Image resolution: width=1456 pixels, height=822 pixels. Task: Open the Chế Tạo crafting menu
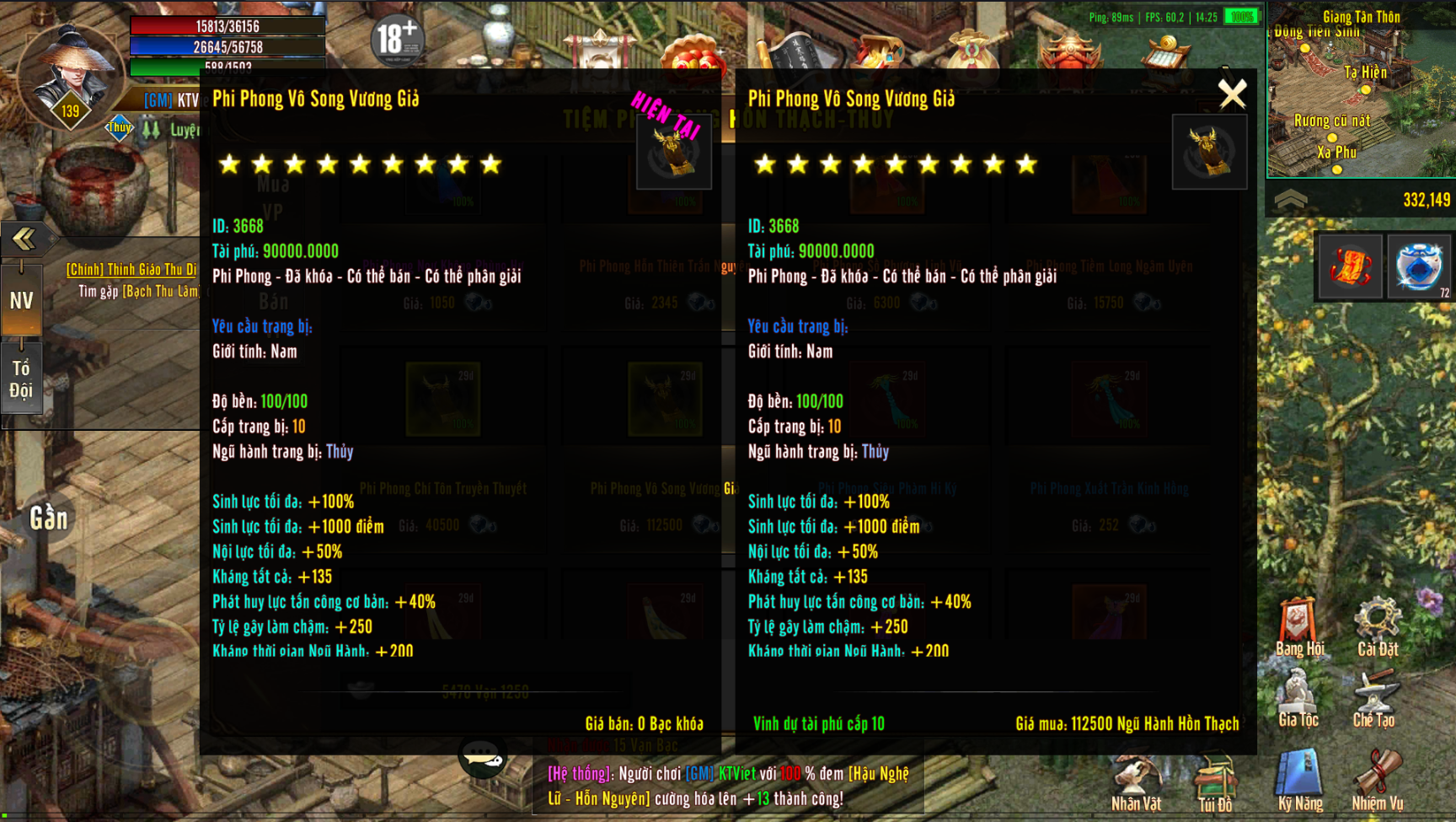[1374, 699]
